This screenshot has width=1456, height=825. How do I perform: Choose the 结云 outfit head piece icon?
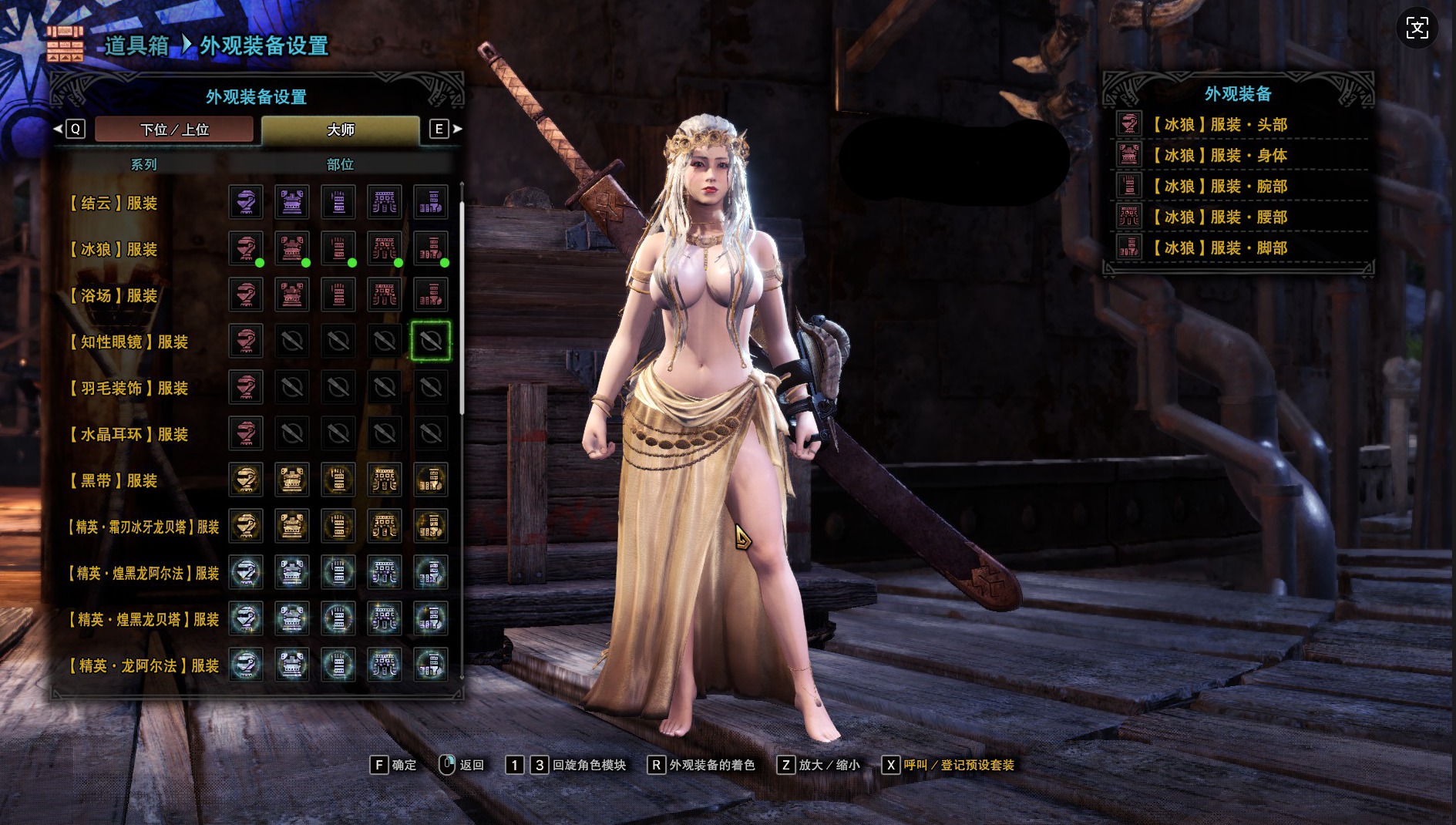point(246,202)
